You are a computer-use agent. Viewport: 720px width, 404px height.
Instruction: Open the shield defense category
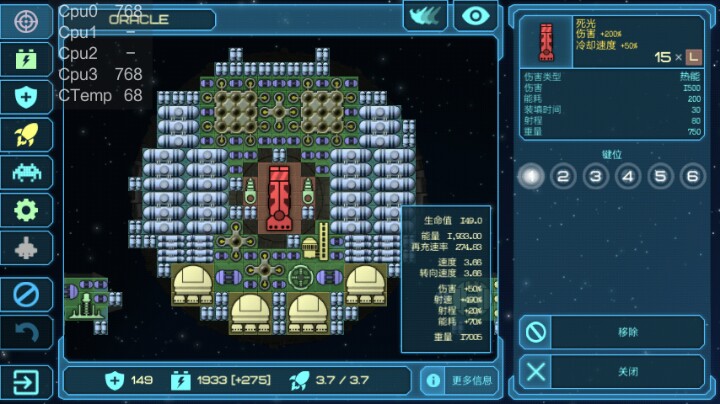click(26, 97)
